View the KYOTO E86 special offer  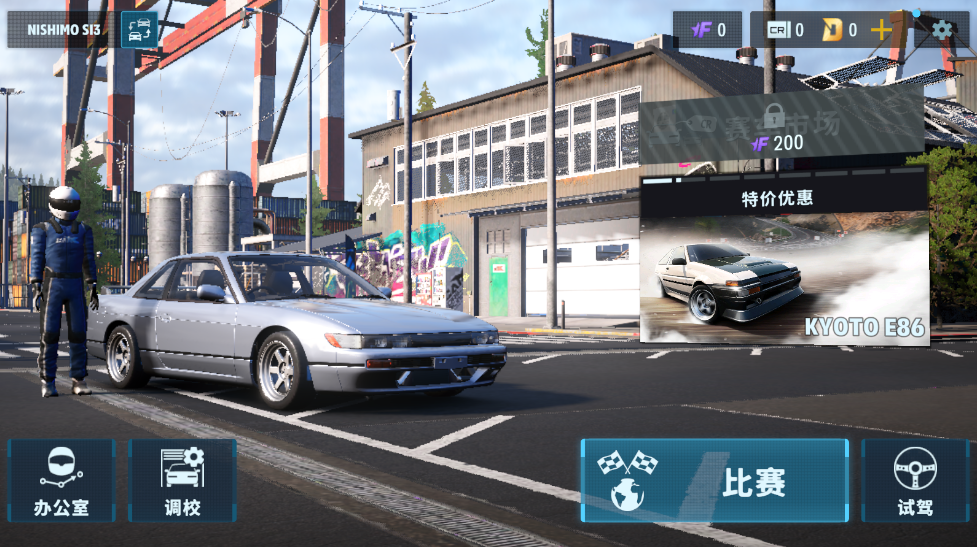pyautogui.click(x=784, y=262)
